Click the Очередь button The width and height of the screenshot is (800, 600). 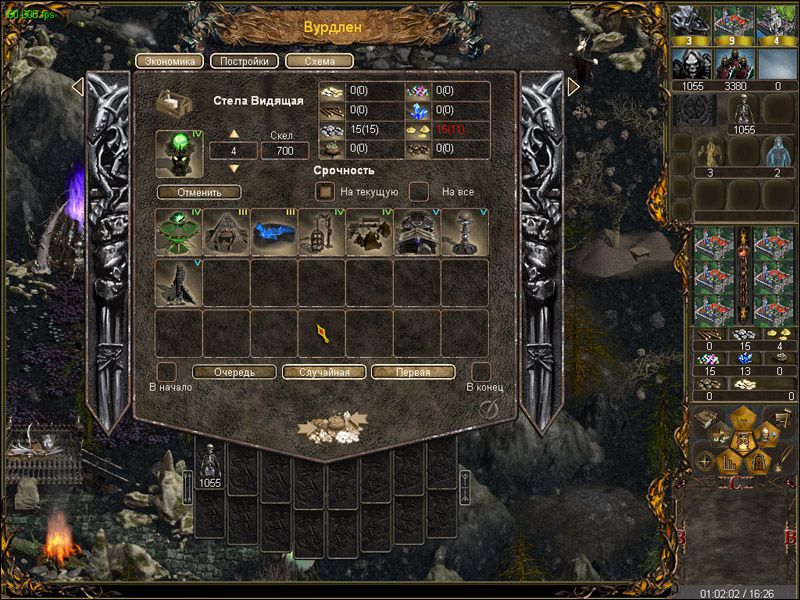pyautogui.click(x=234, y=372)
